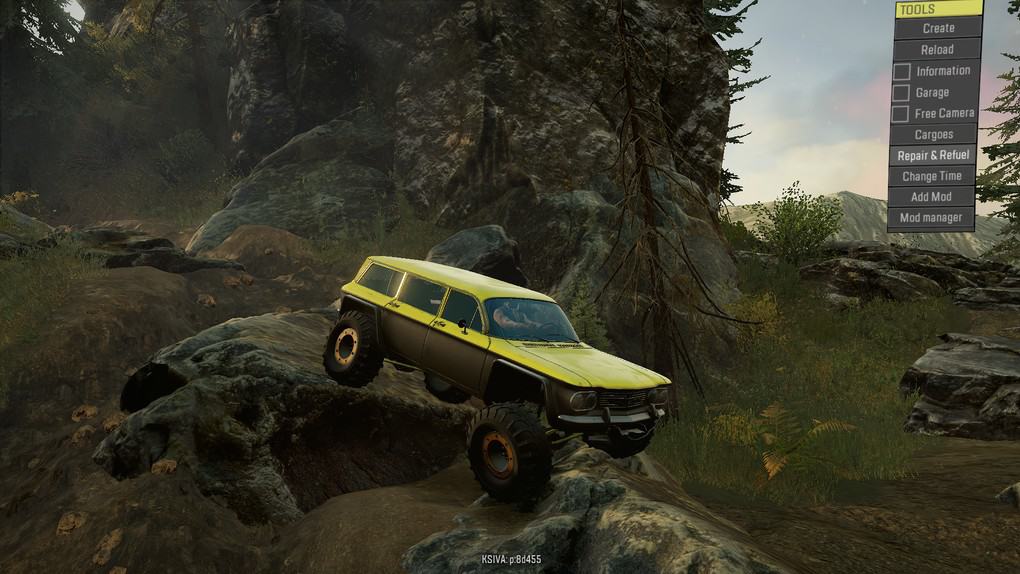
Task: Tick the Free Camera checkbox
Action: [901, 114]
